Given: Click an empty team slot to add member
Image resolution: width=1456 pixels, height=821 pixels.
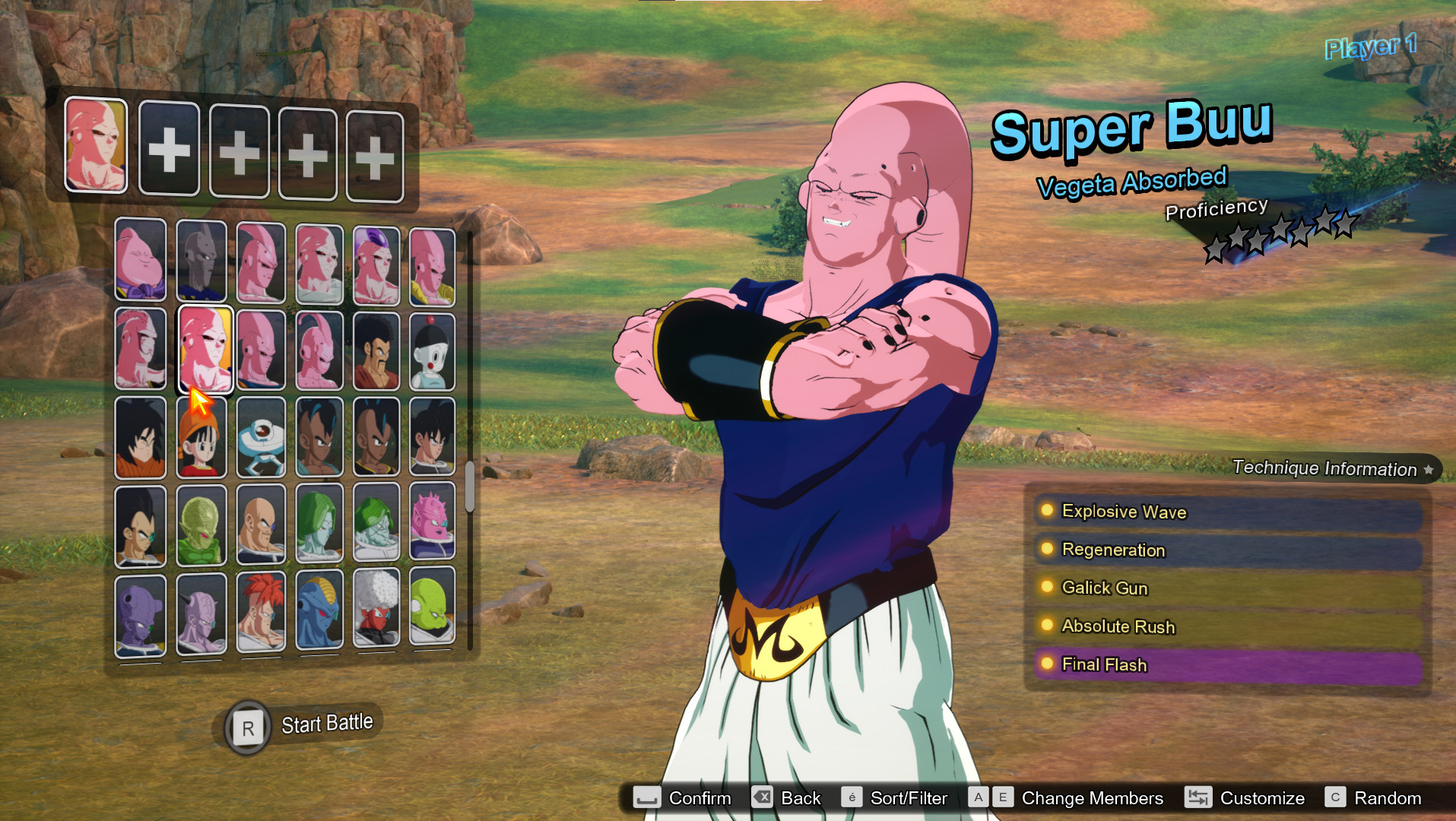Looking at the screenshot, I should 170,151.
